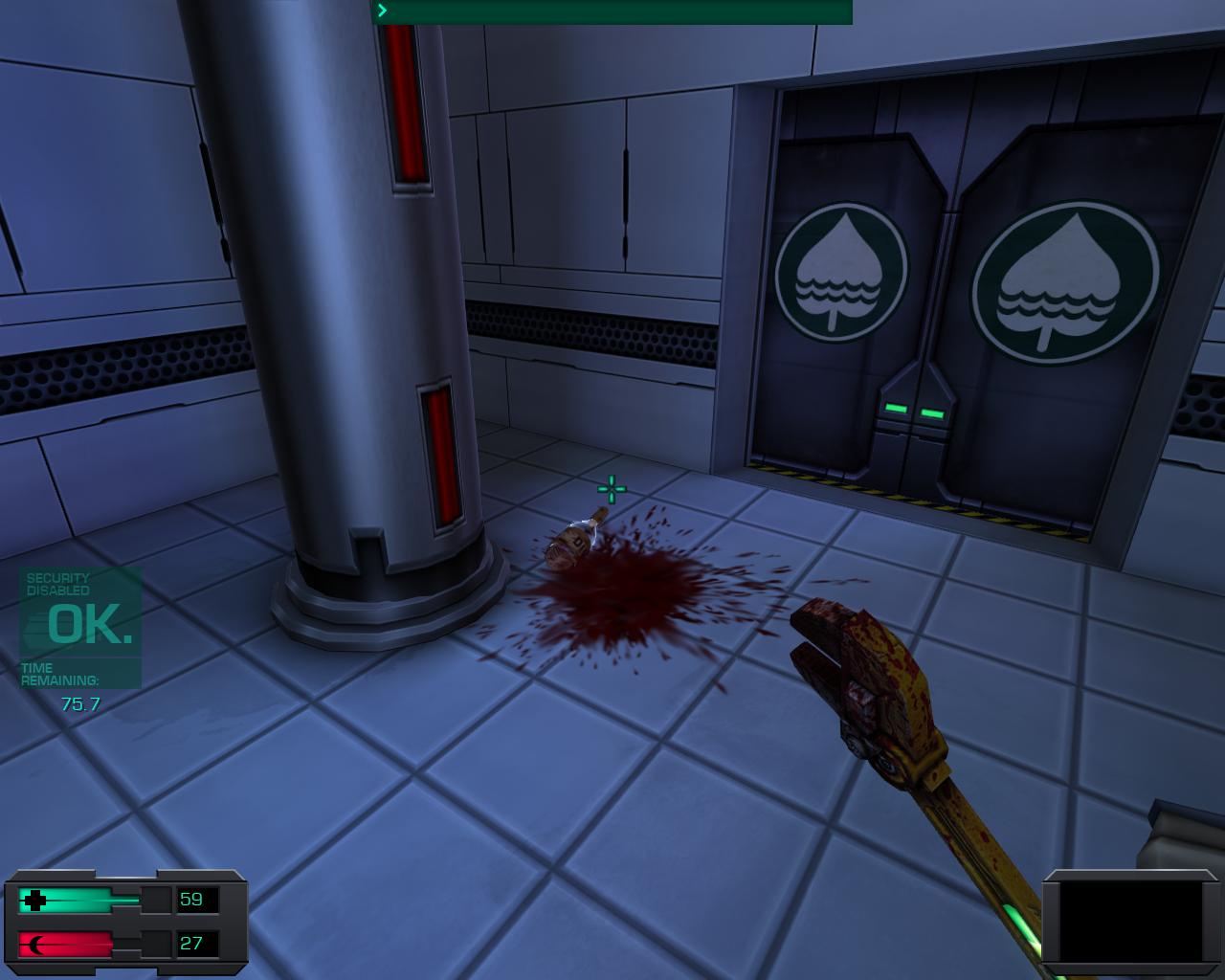This screenshot has width=1225, height=980.
Task: Click the SECURITY DISABLED status icon panel
Action: coord(56,584)
